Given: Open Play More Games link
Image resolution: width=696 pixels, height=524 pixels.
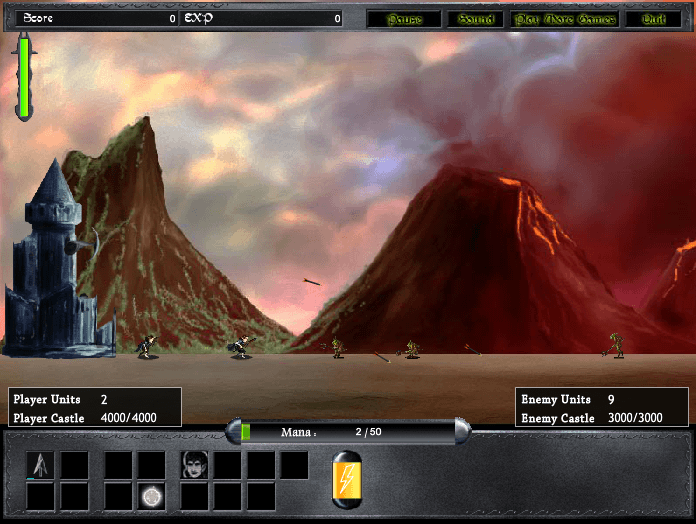Looking at the screenshot, I should 565,19.
